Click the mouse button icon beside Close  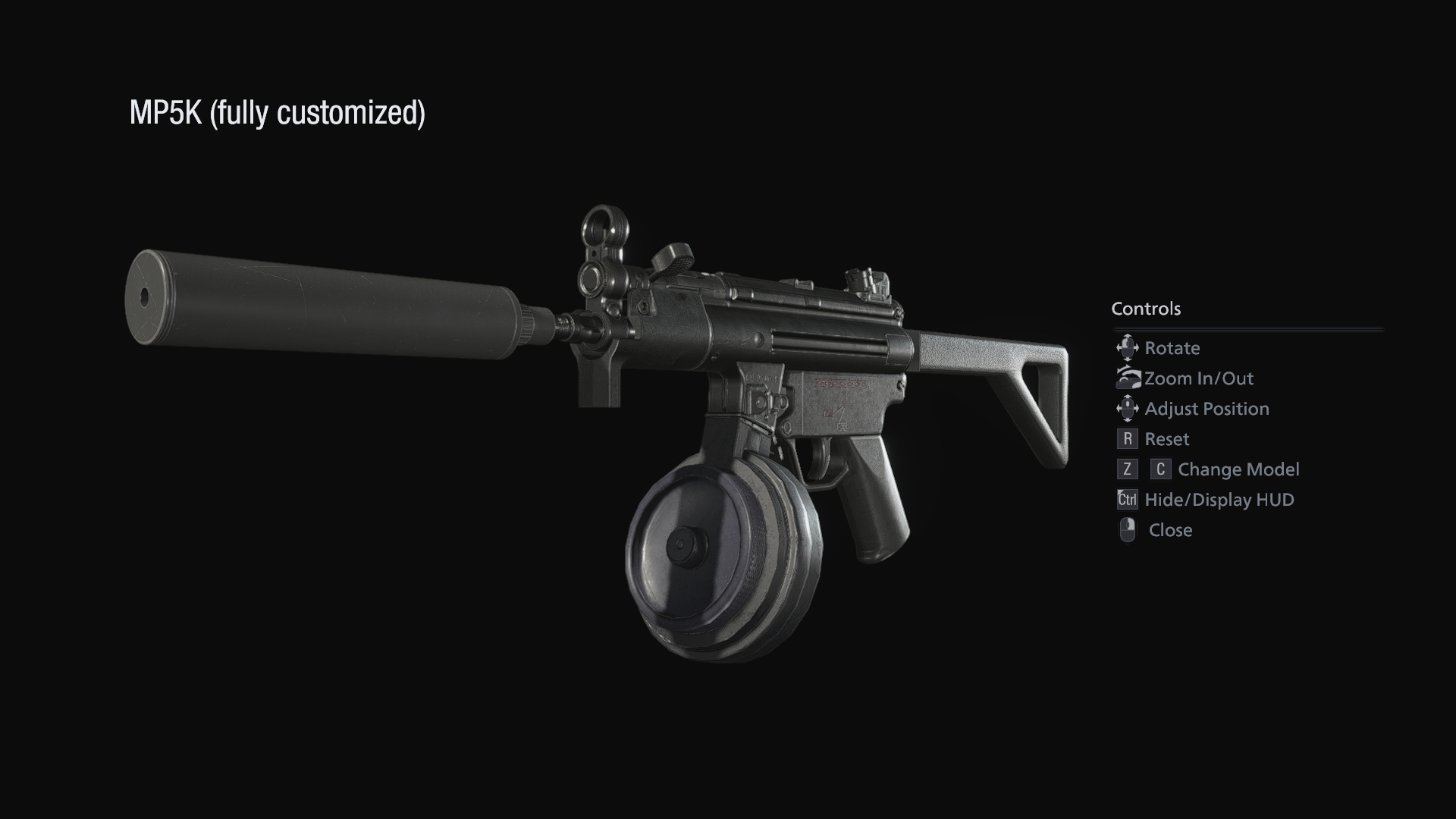click(1128, 530)
